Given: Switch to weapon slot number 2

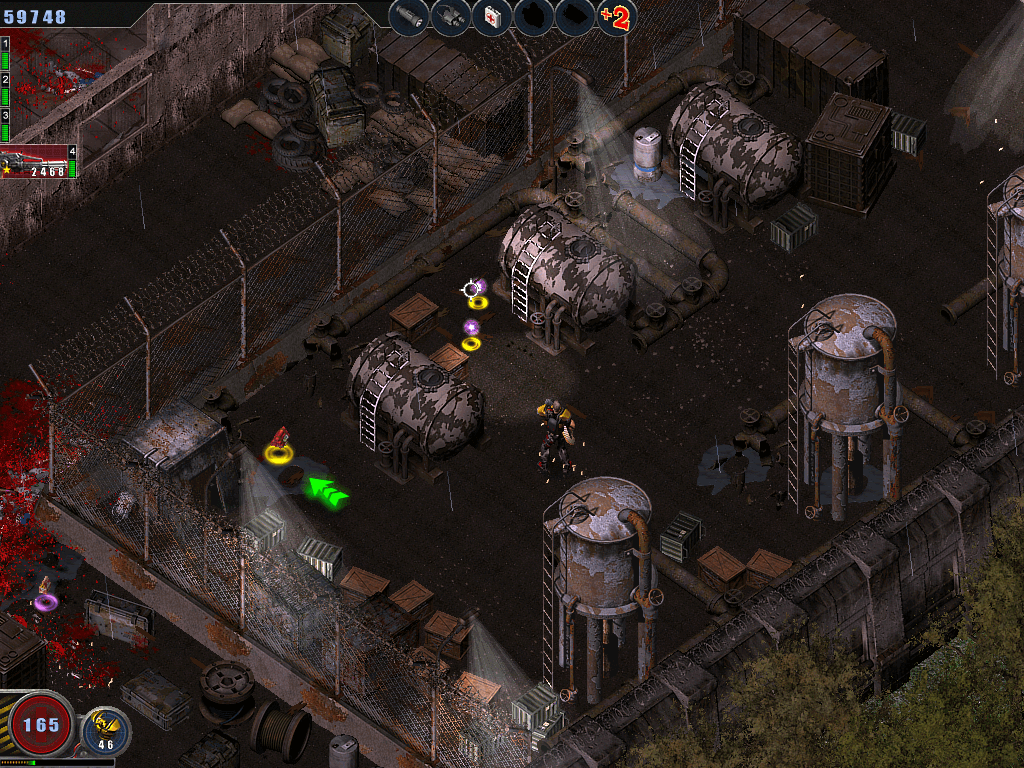Looking at the screenshot, I should (5, 82).
